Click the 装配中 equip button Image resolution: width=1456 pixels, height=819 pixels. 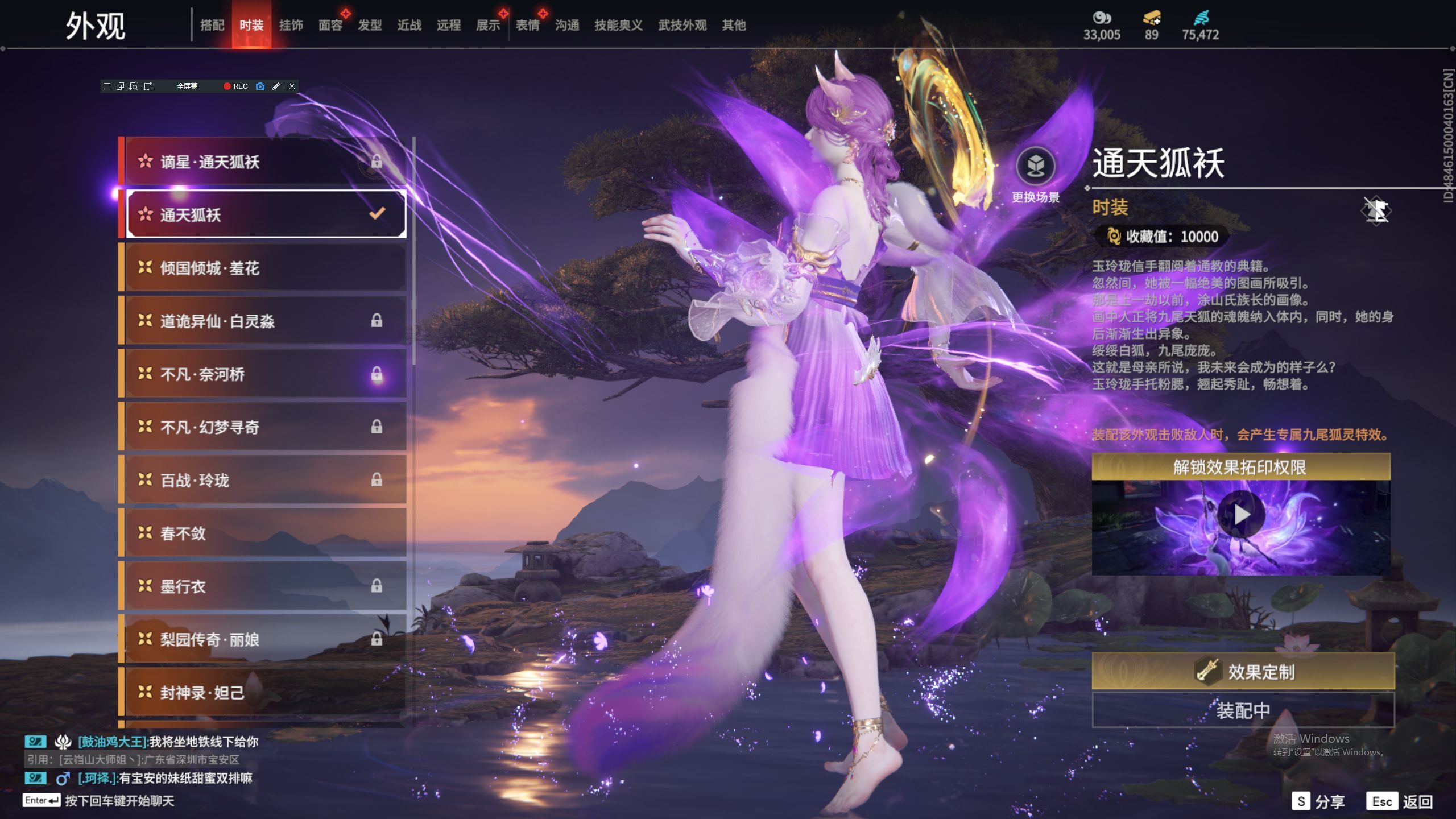(1243, 710)
